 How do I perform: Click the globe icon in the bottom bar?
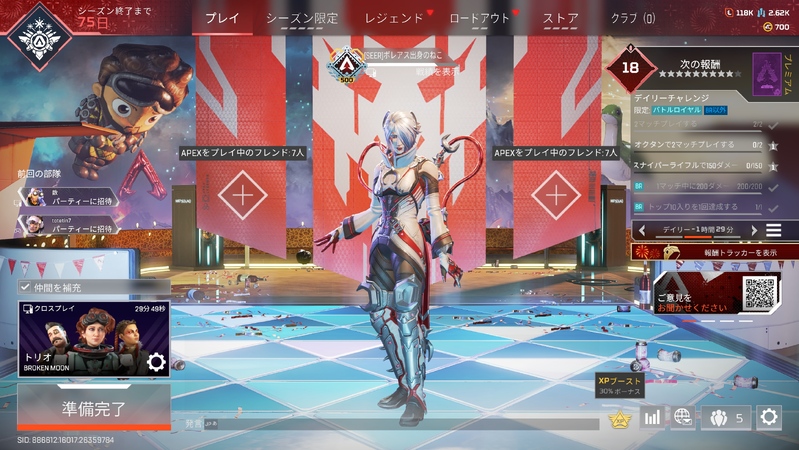[683, 417]
